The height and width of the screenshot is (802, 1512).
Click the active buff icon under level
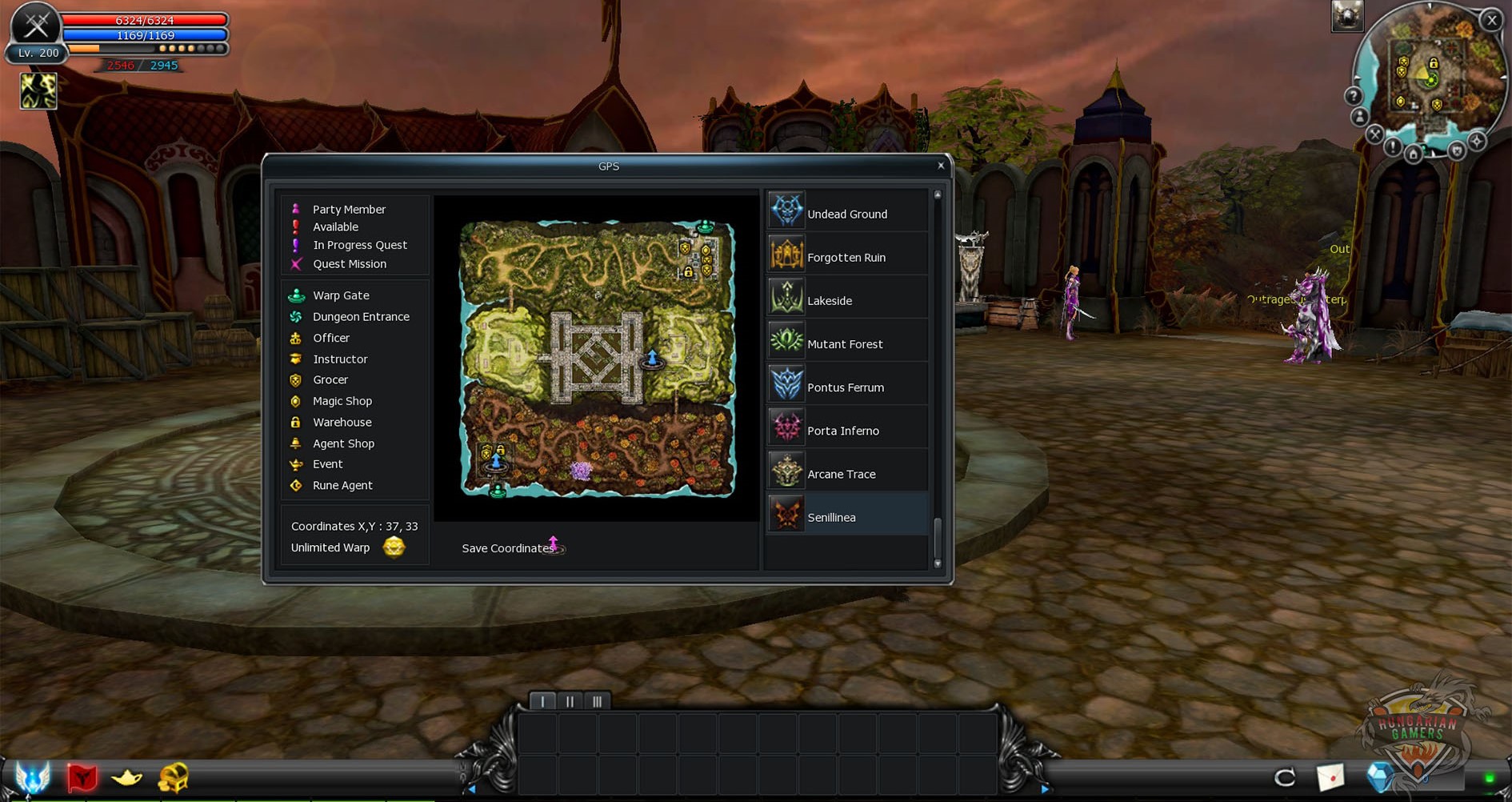38,91
